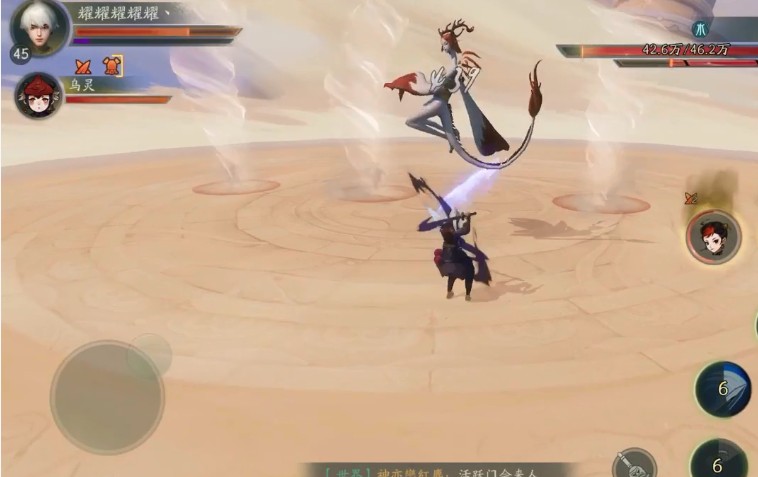Trigger the basic weapon attack button

pos(634,463)
